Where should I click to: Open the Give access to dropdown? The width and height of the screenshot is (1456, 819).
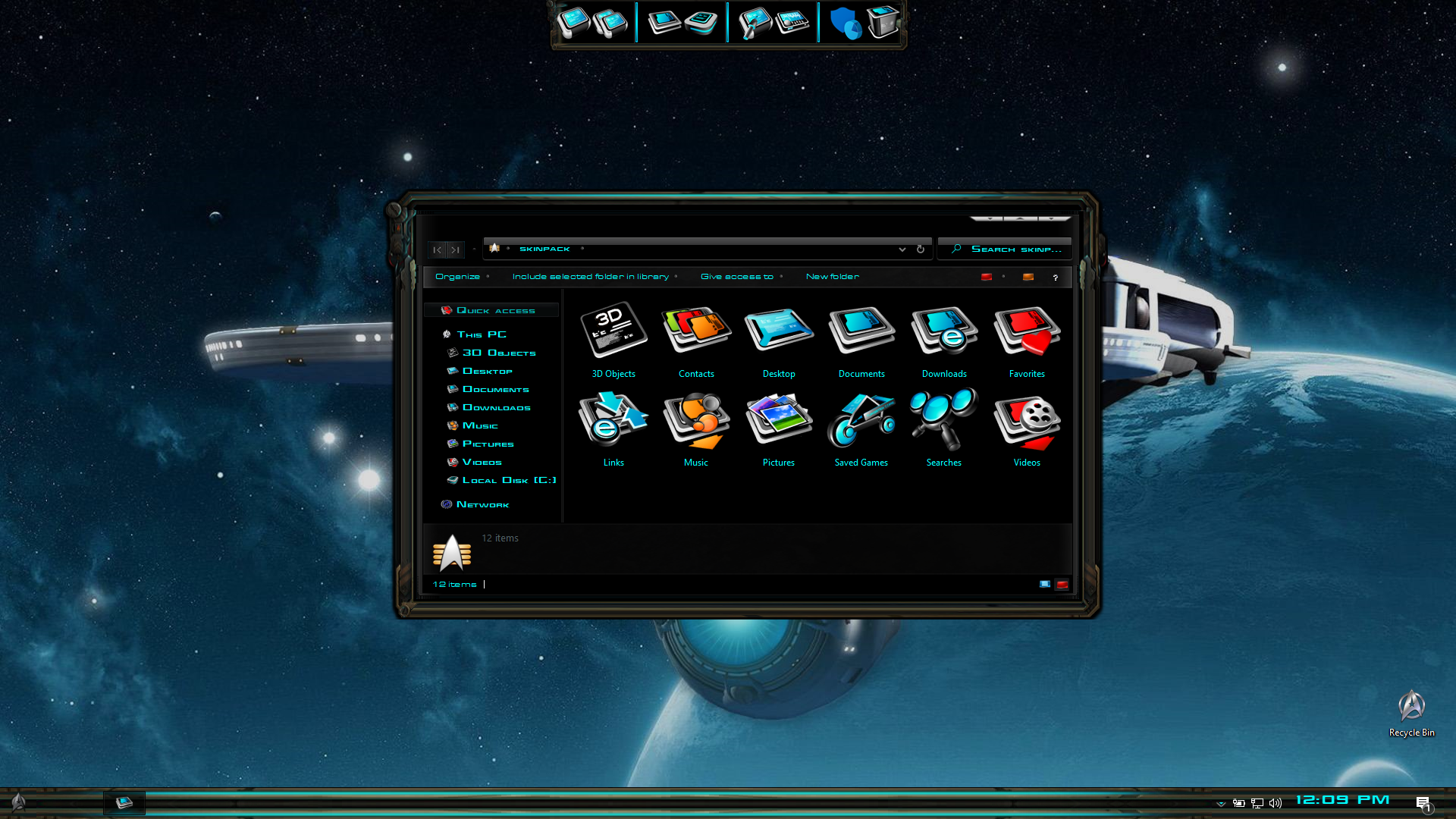tap(737, 277)
